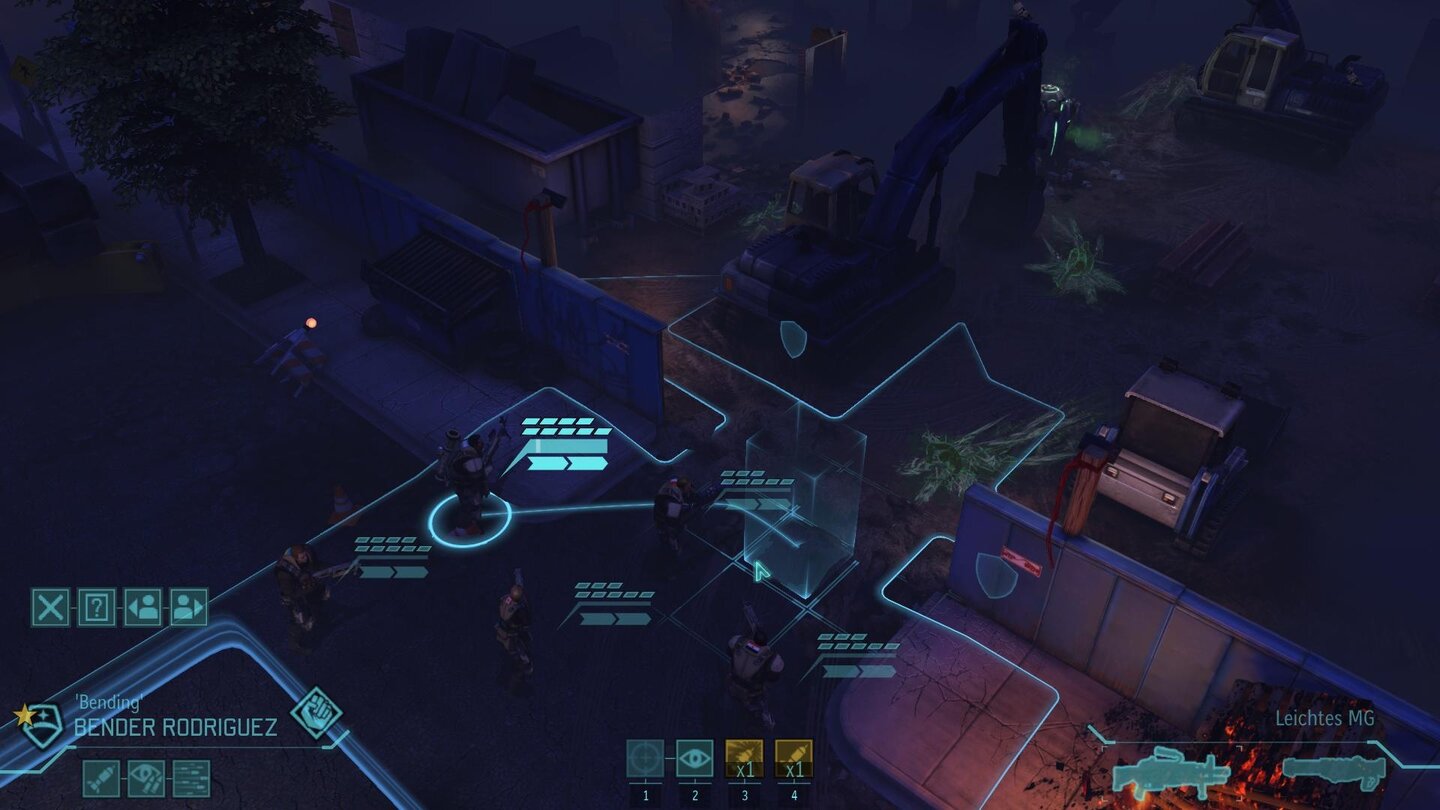Select the grenade ability in slot 3

(x=744, y=755)
